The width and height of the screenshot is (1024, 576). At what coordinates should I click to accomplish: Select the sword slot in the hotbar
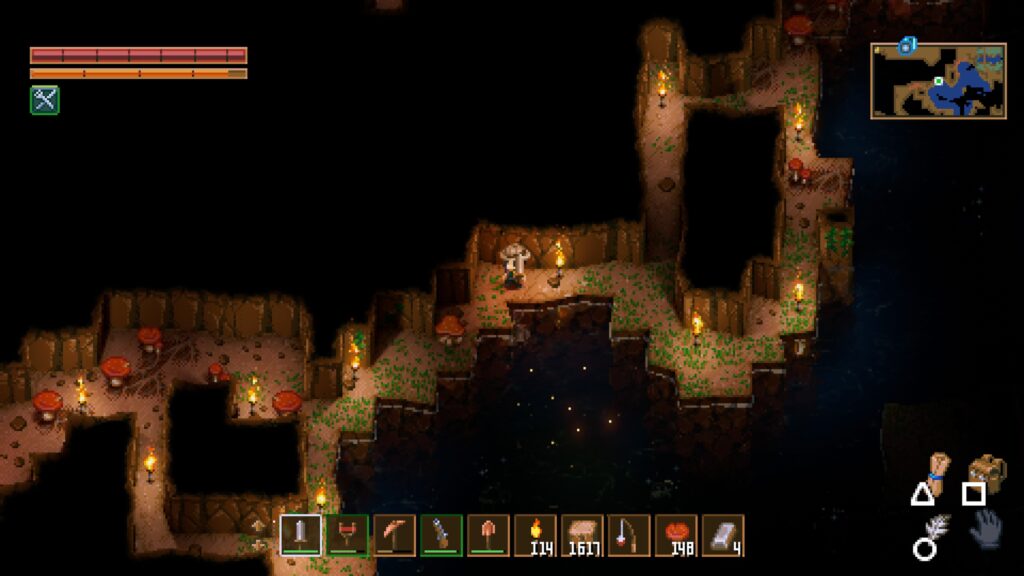(301, 535)
